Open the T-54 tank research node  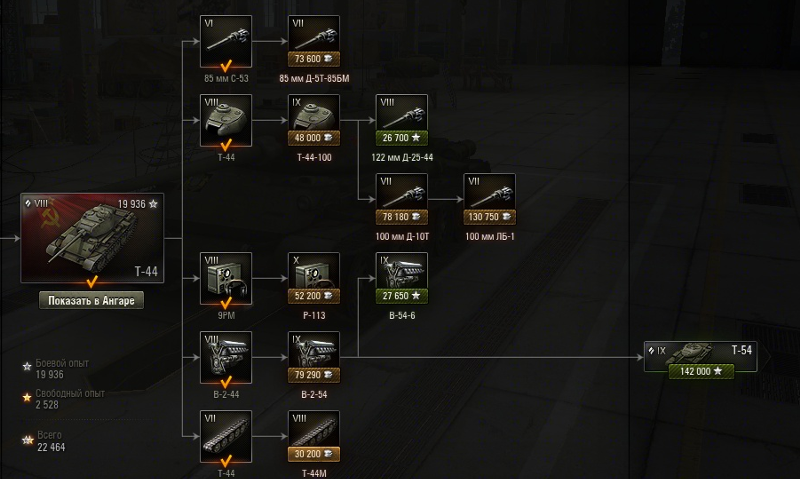(700, 356)
